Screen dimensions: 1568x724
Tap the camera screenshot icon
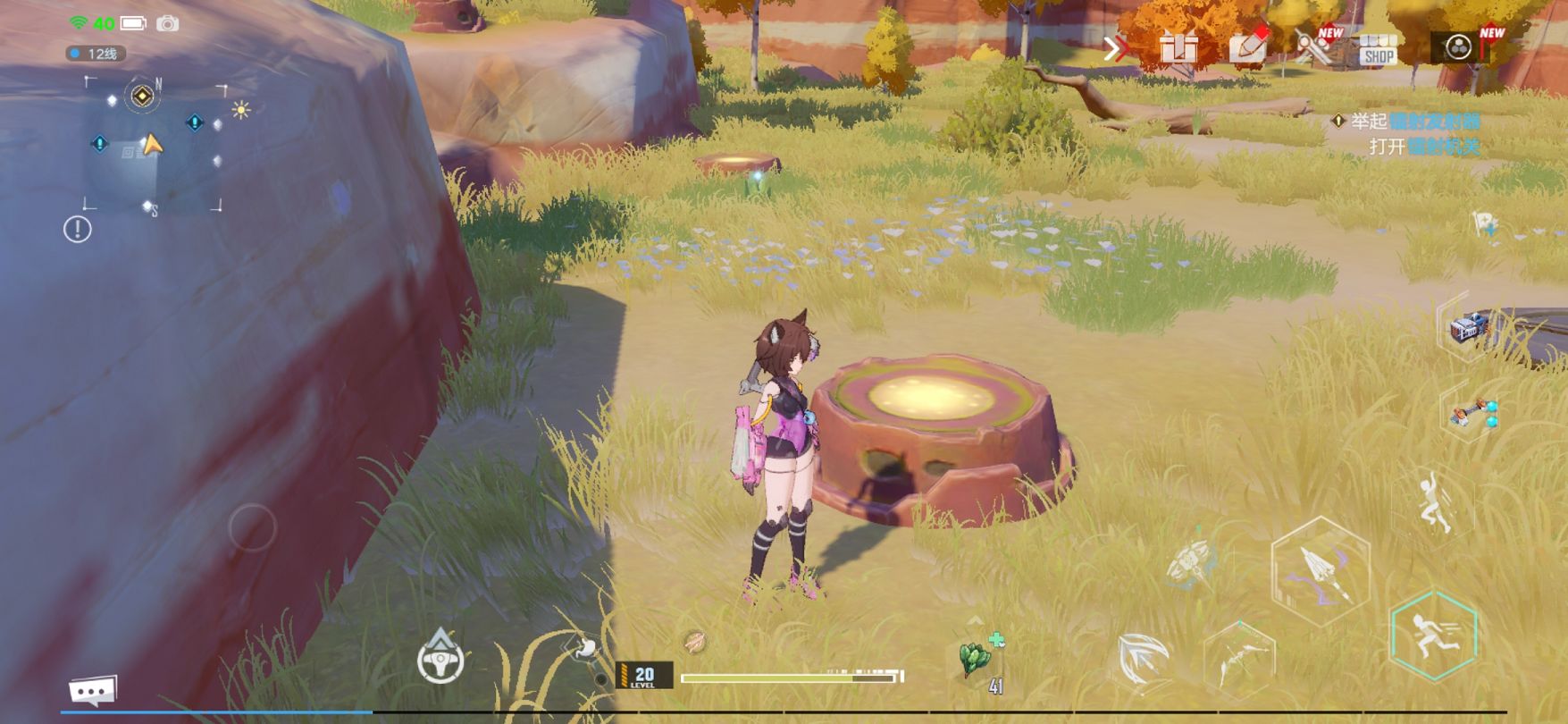[x=167, y=24]
